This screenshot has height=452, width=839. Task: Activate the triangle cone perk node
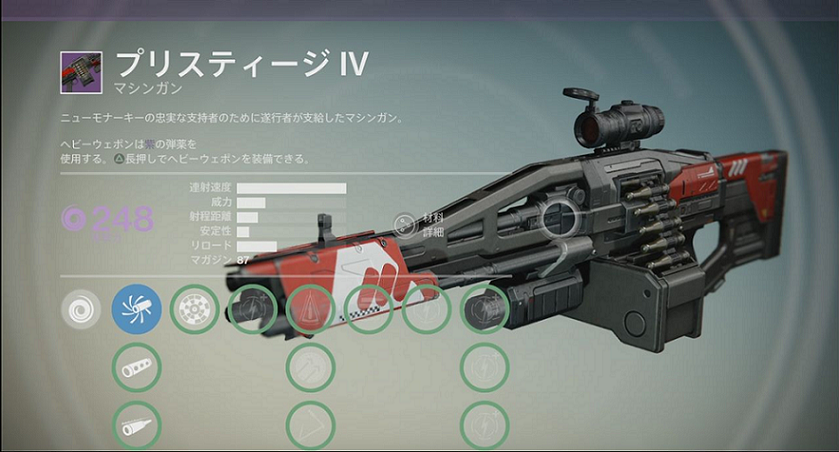point(310,310)
